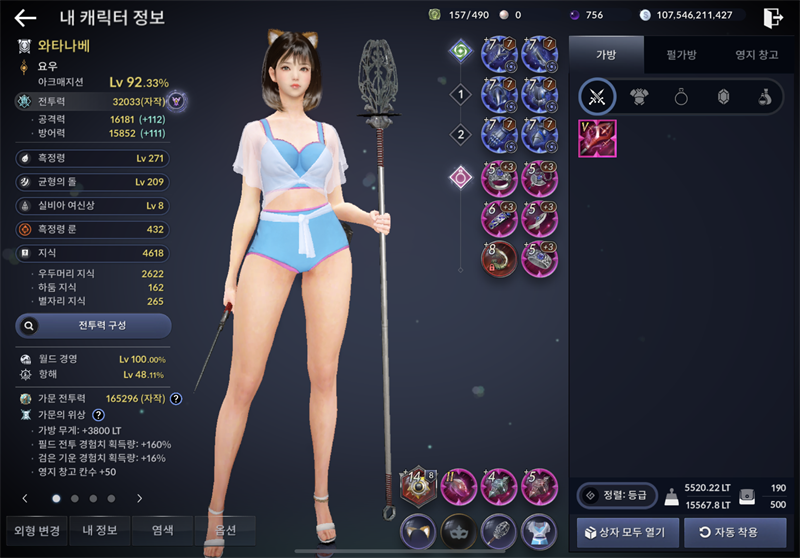Select the pink weapon item in the bag
Viewport: 800px width, 558px height.
click(x=597, y=138)
